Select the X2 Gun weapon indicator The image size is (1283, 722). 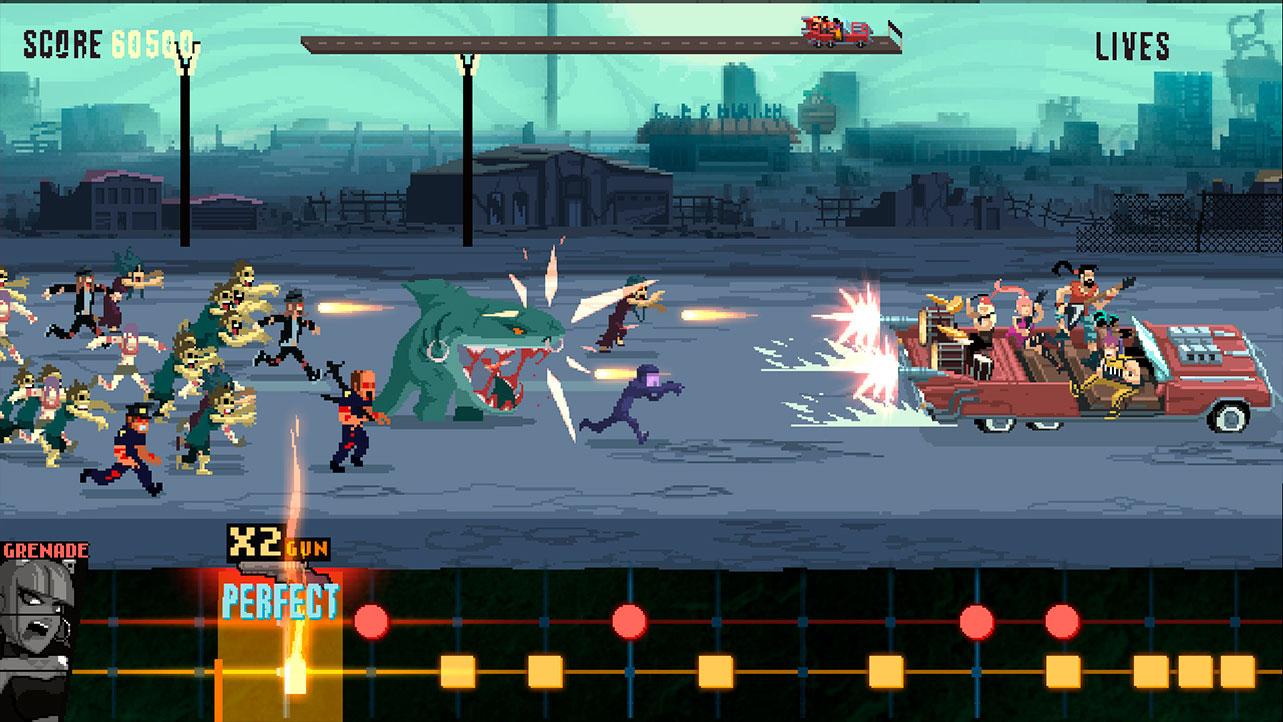click(276, 546)
